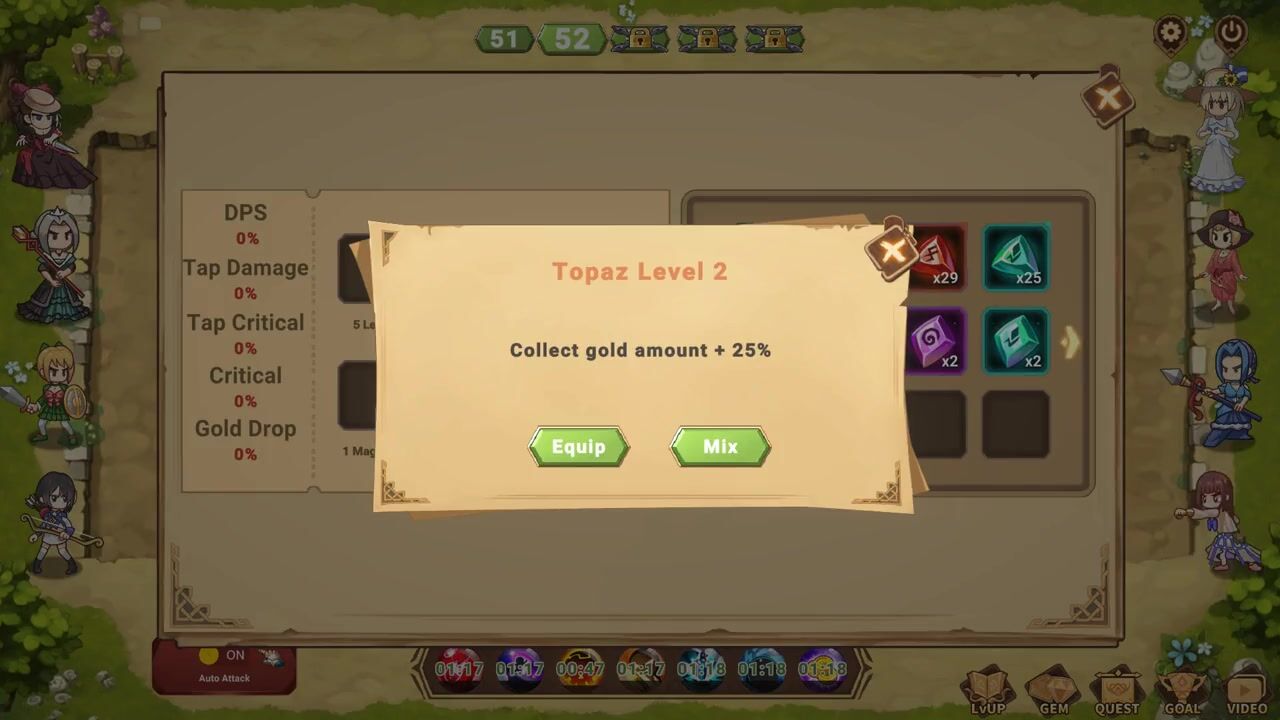Viewport: 1280px width, 720px height.
Task: Mix the Topaz gem
Action: pos(720,446)
